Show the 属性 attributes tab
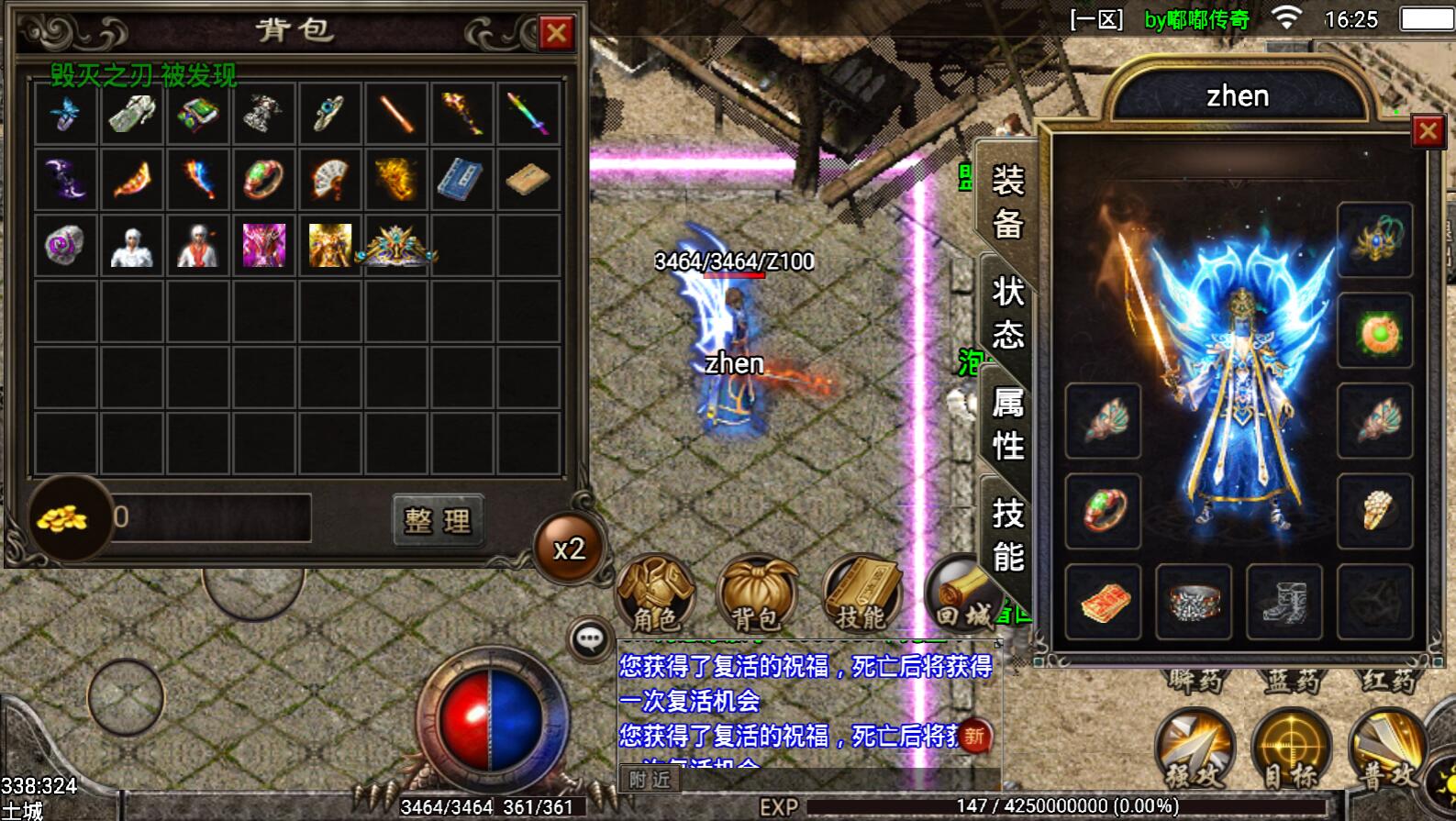Screen dimensions: 1456x821 (1007, 424)
